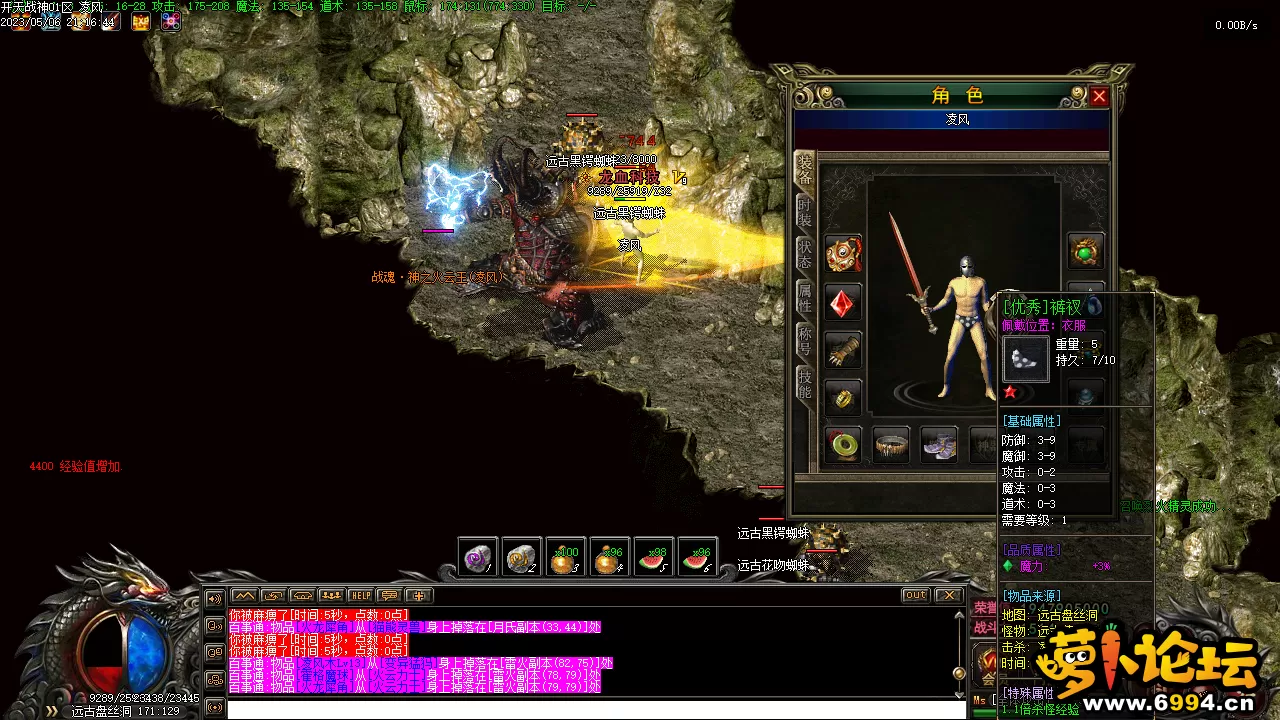Click the OUT button above the chat

[915, 596]
